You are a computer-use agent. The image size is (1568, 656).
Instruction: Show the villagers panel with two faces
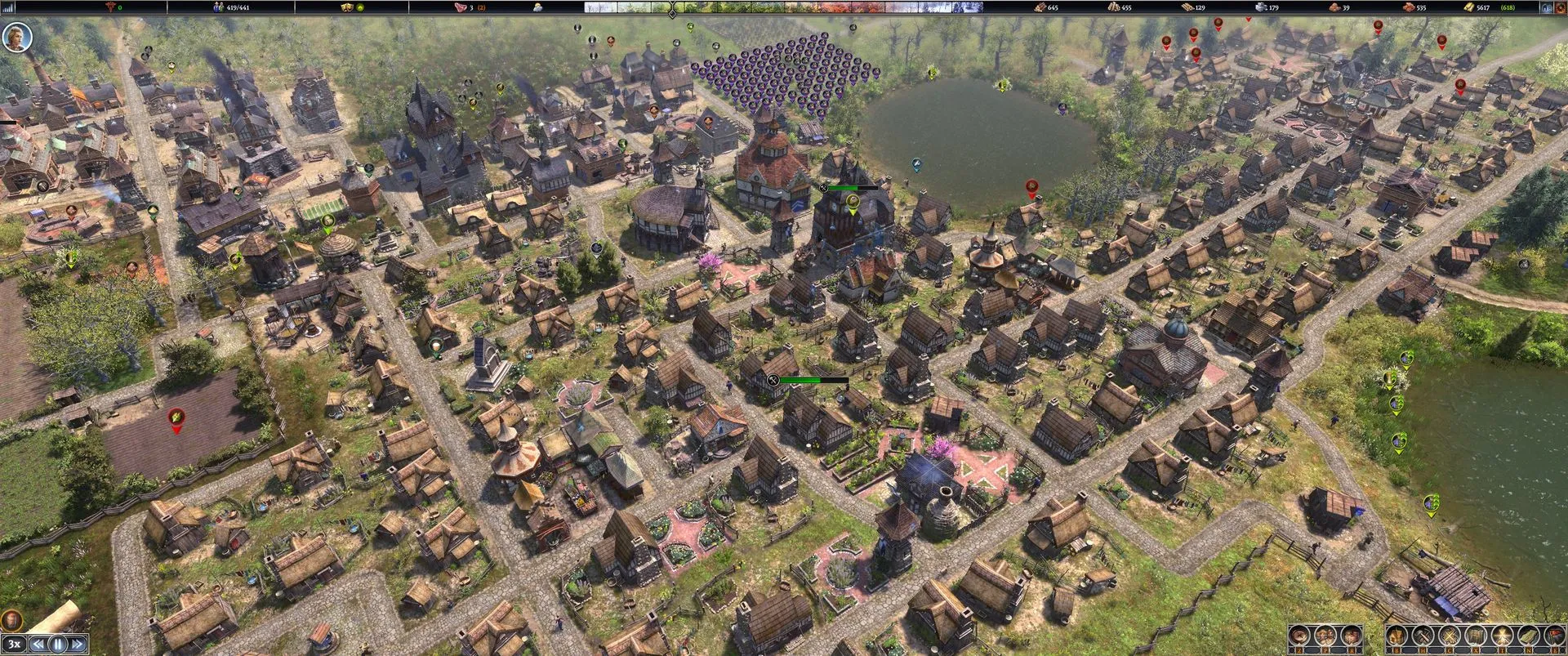1325,636
